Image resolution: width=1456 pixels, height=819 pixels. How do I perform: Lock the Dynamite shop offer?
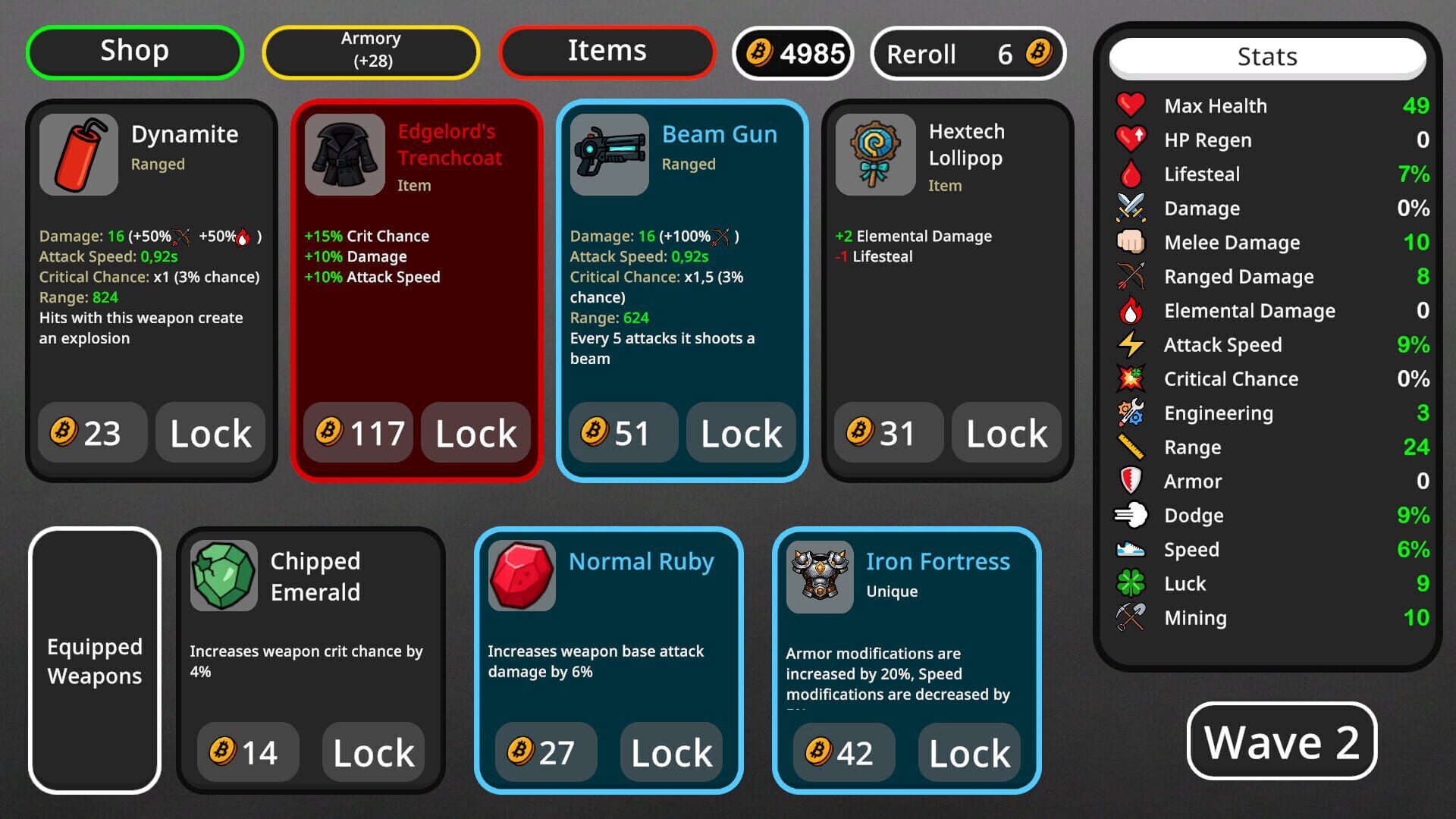[210, 433]
